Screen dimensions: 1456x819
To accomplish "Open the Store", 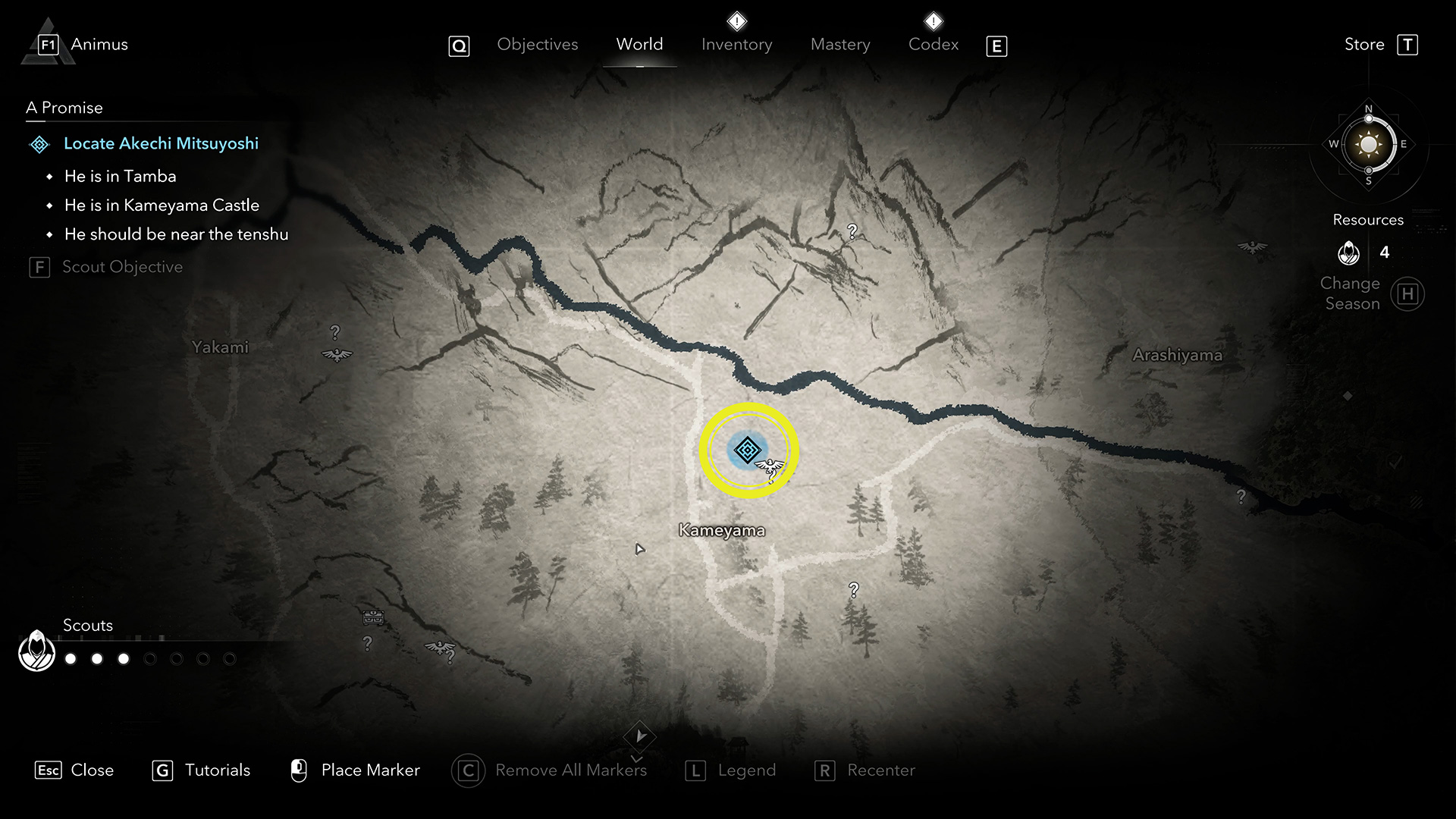I will click(x=1364, y=45).
